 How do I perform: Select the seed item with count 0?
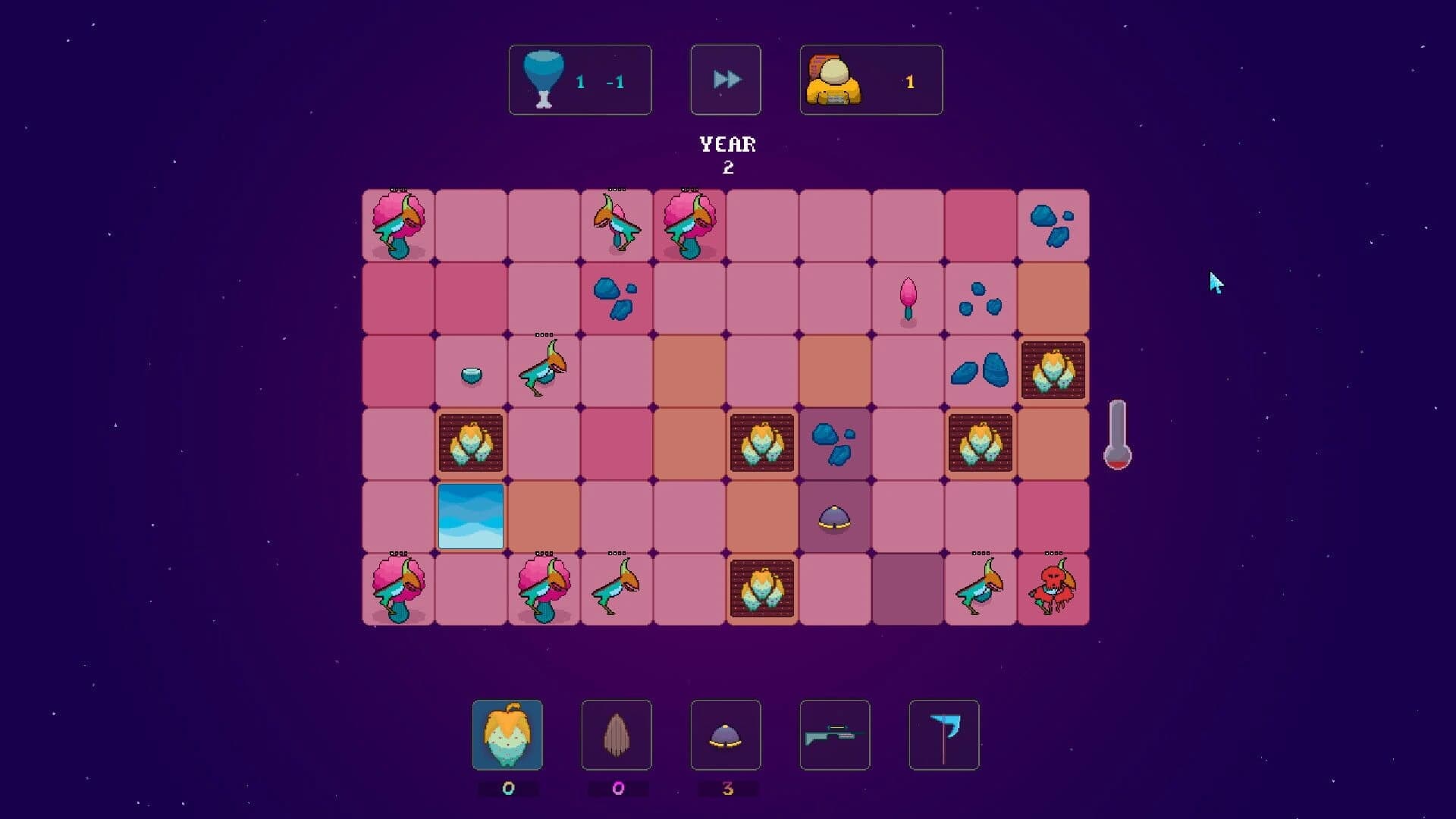[x=617, y=736]
